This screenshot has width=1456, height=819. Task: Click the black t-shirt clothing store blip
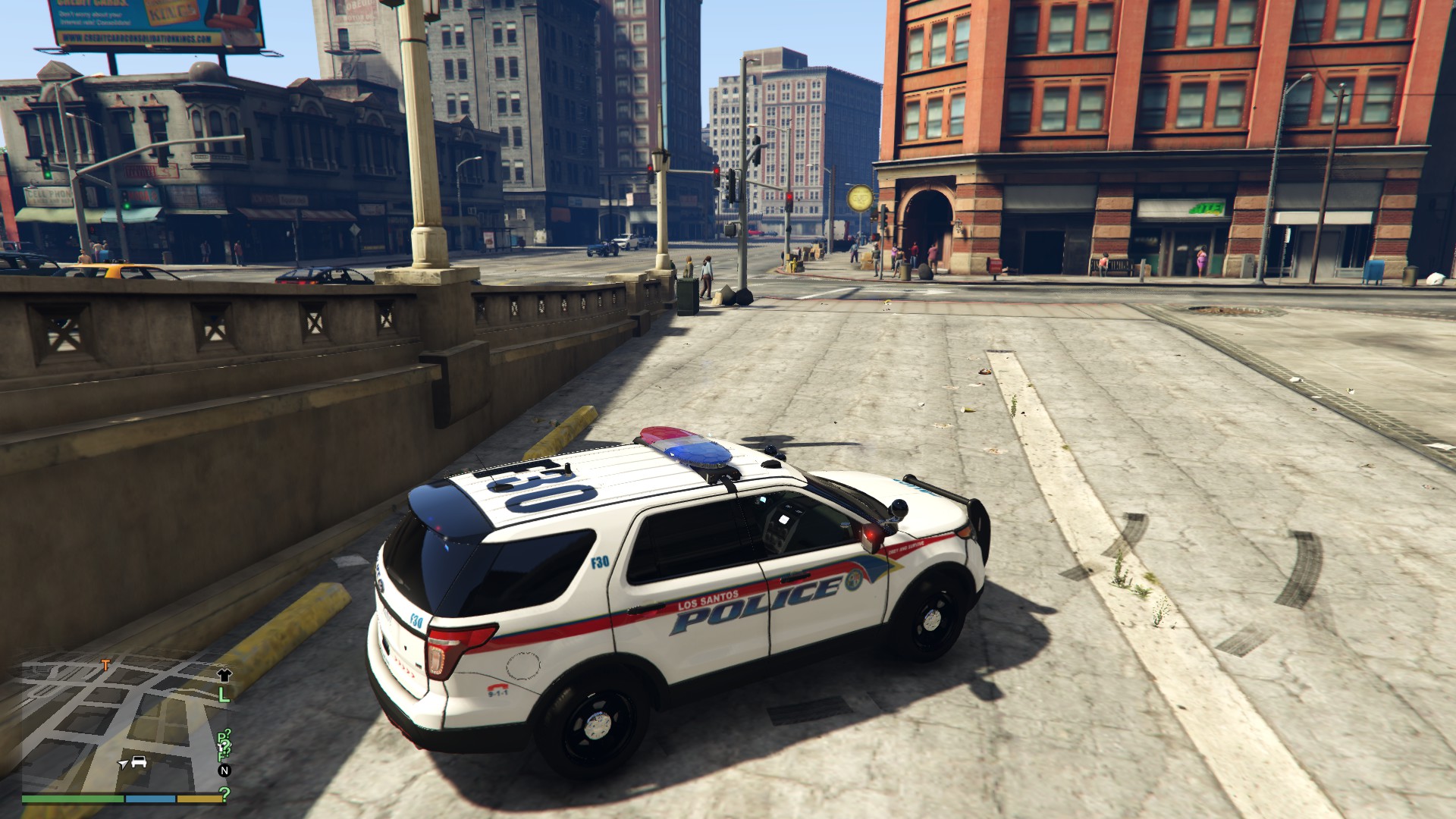224,674
